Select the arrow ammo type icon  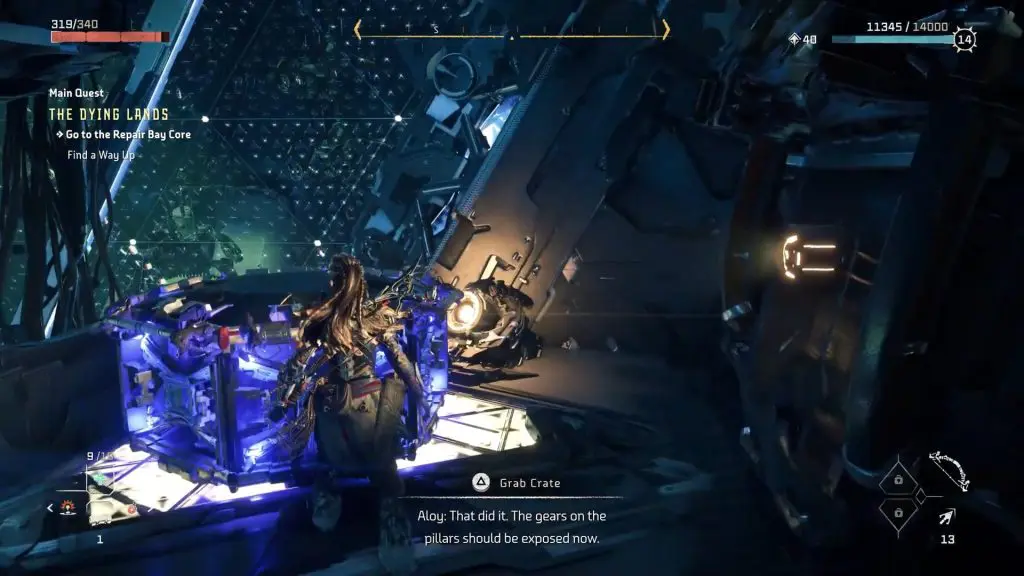point(946,516)
